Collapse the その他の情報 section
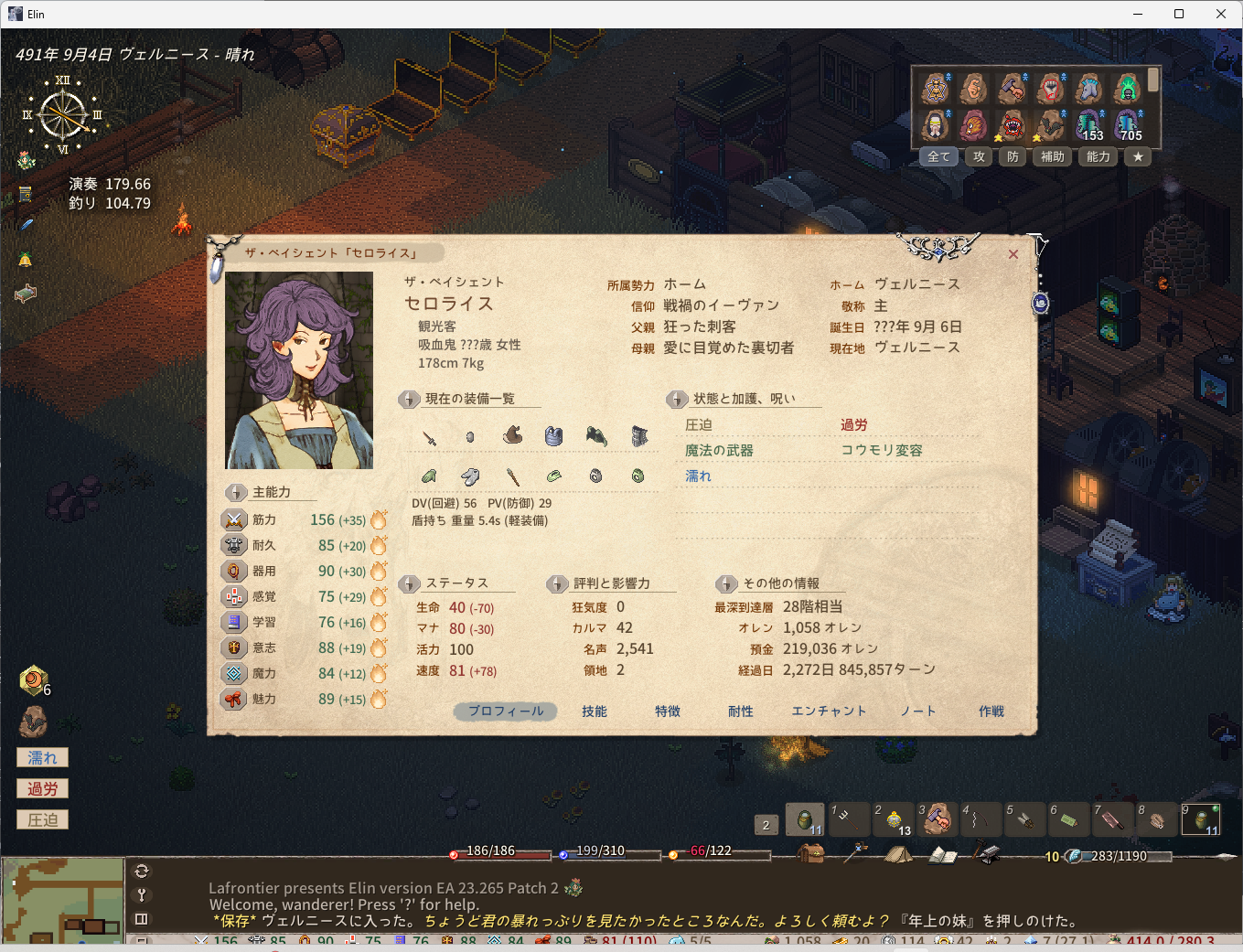 click(726, 583)
